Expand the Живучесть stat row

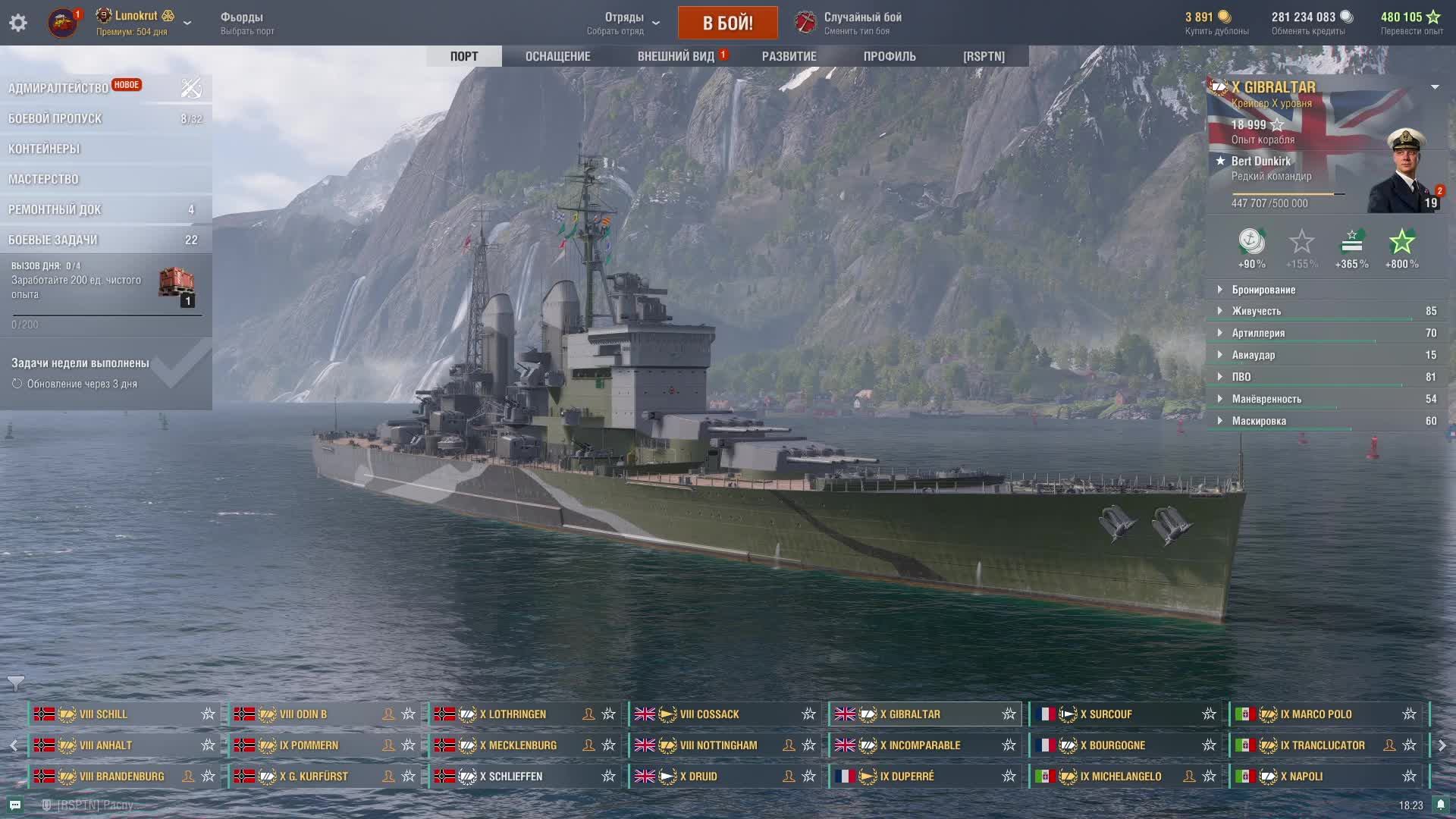1256,311
